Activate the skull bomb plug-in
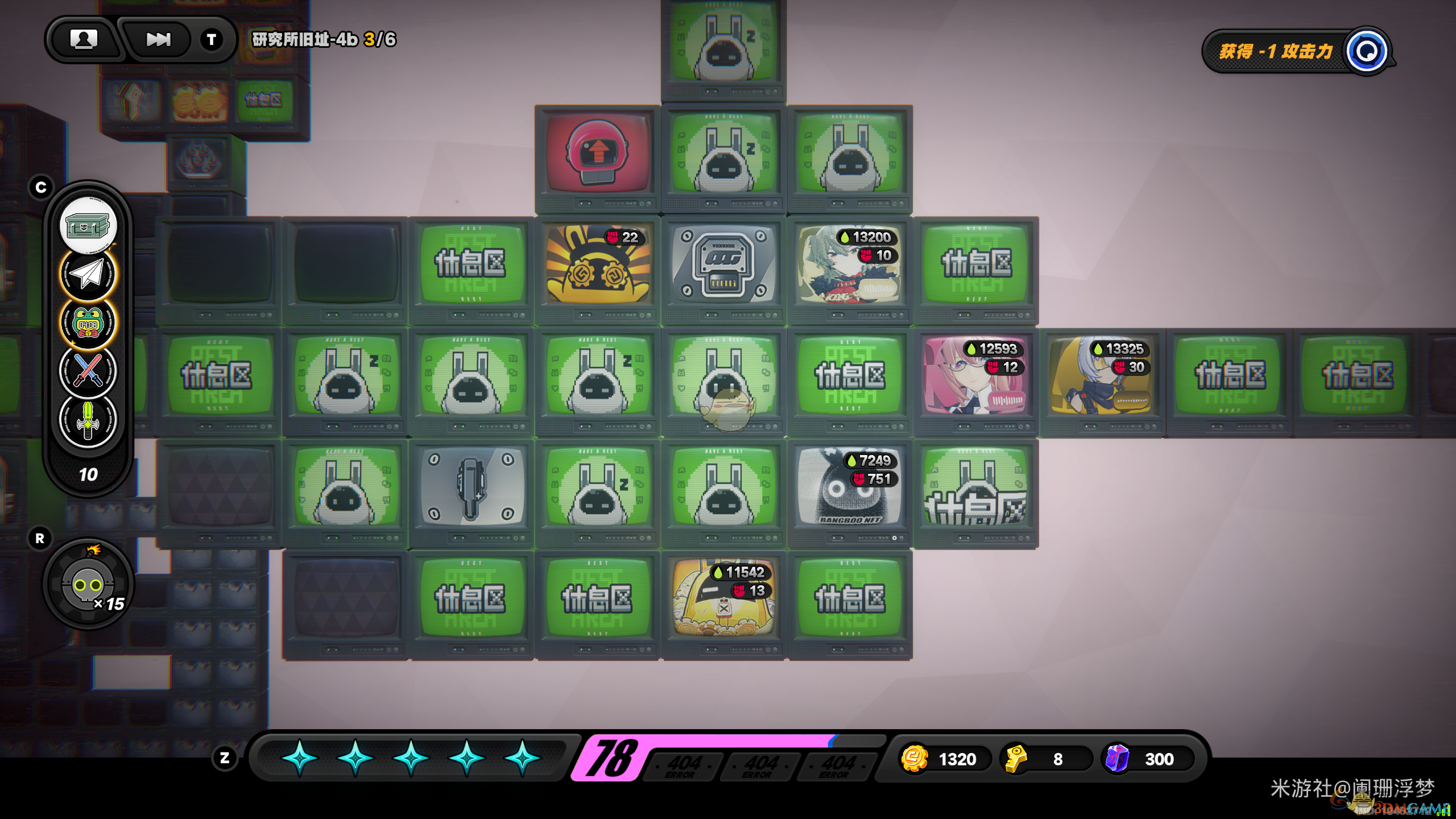The image size is (1456, 819). click(x=88, y=584)
